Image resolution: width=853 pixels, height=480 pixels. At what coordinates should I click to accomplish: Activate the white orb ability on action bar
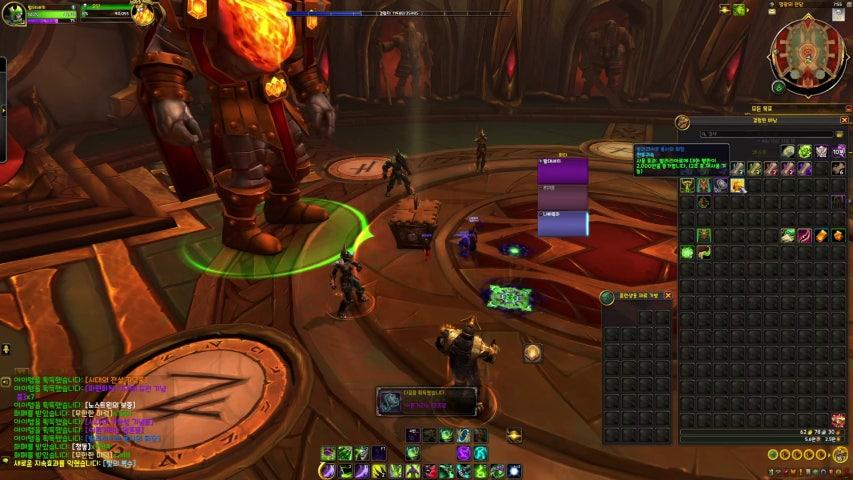coord(514,470)
